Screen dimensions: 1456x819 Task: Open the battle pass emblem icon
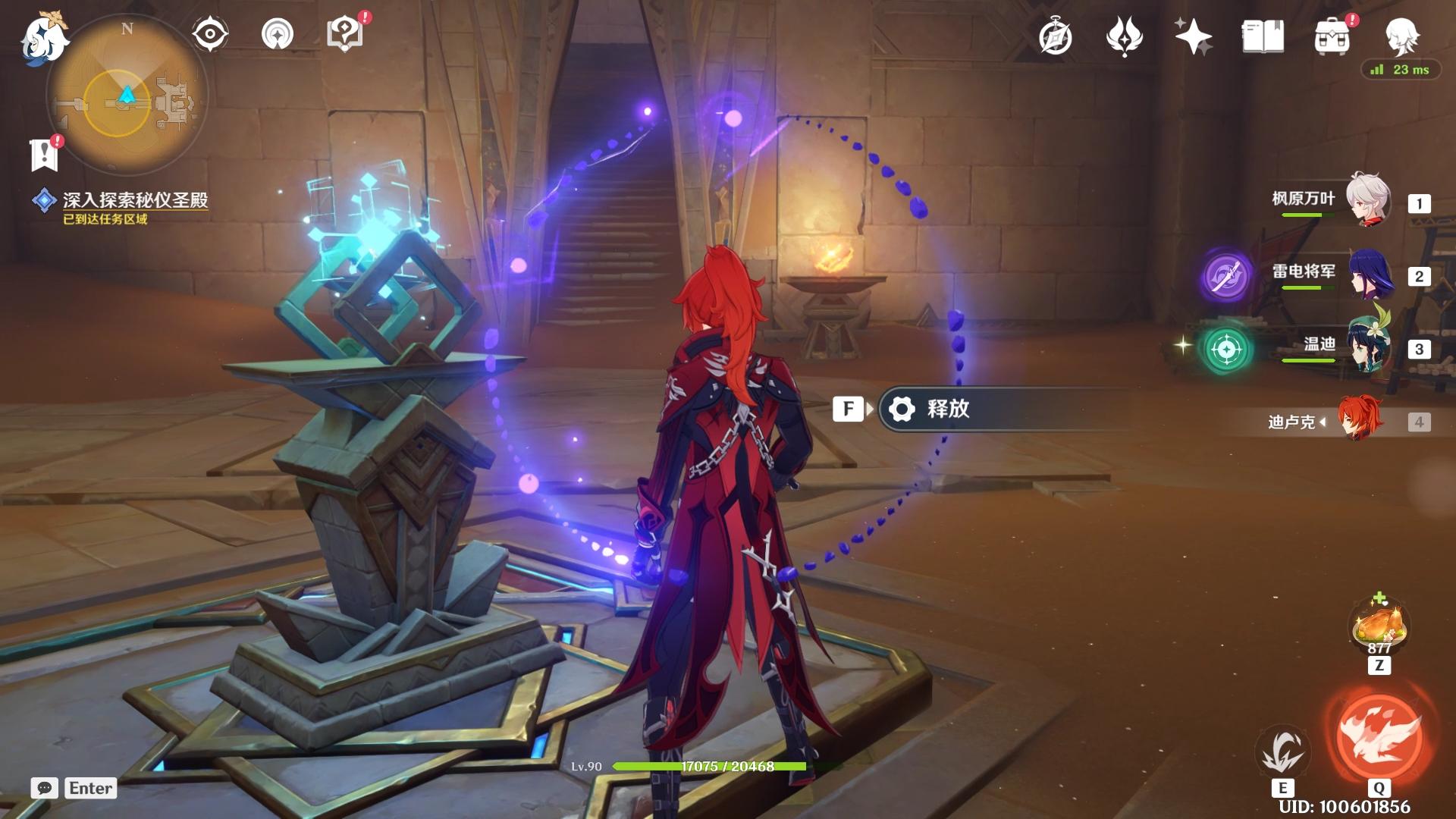(x=1124, y=36)
